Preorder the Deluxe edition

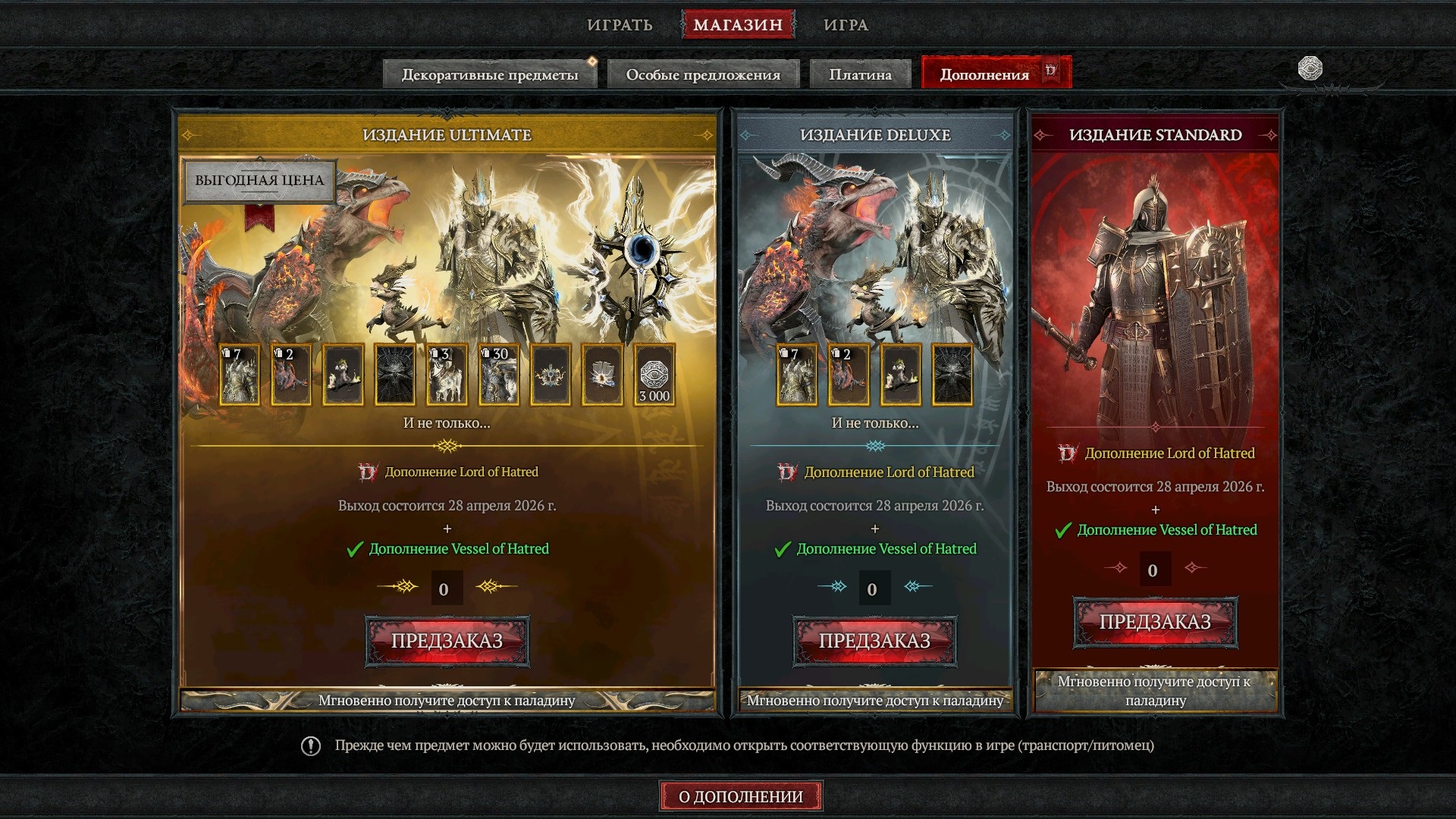click(874, 641)
